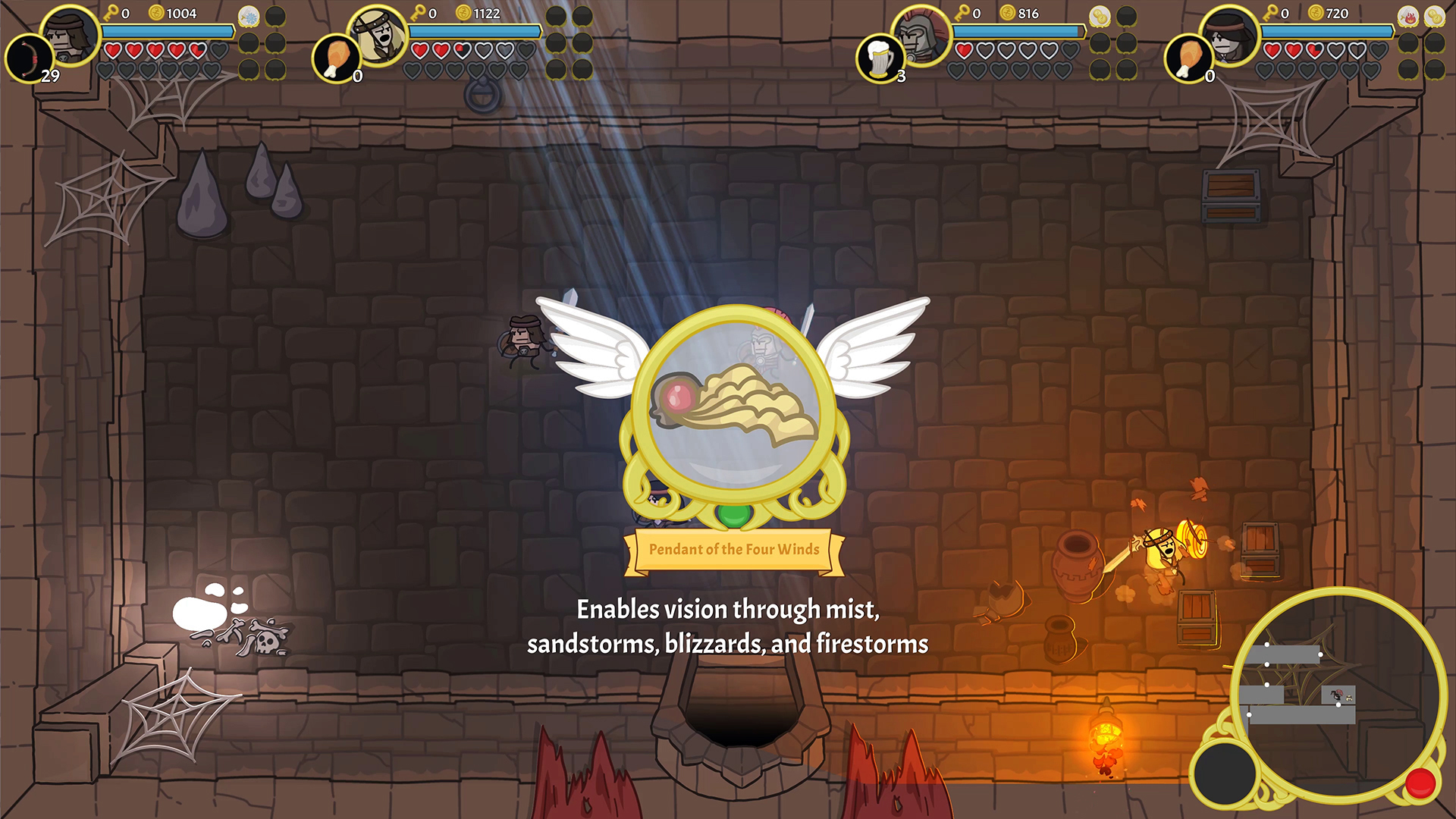Viewport: 1456px width, 819px height.
Task: Click the chicken leg consumable icon
Action: tap(336, 57)
